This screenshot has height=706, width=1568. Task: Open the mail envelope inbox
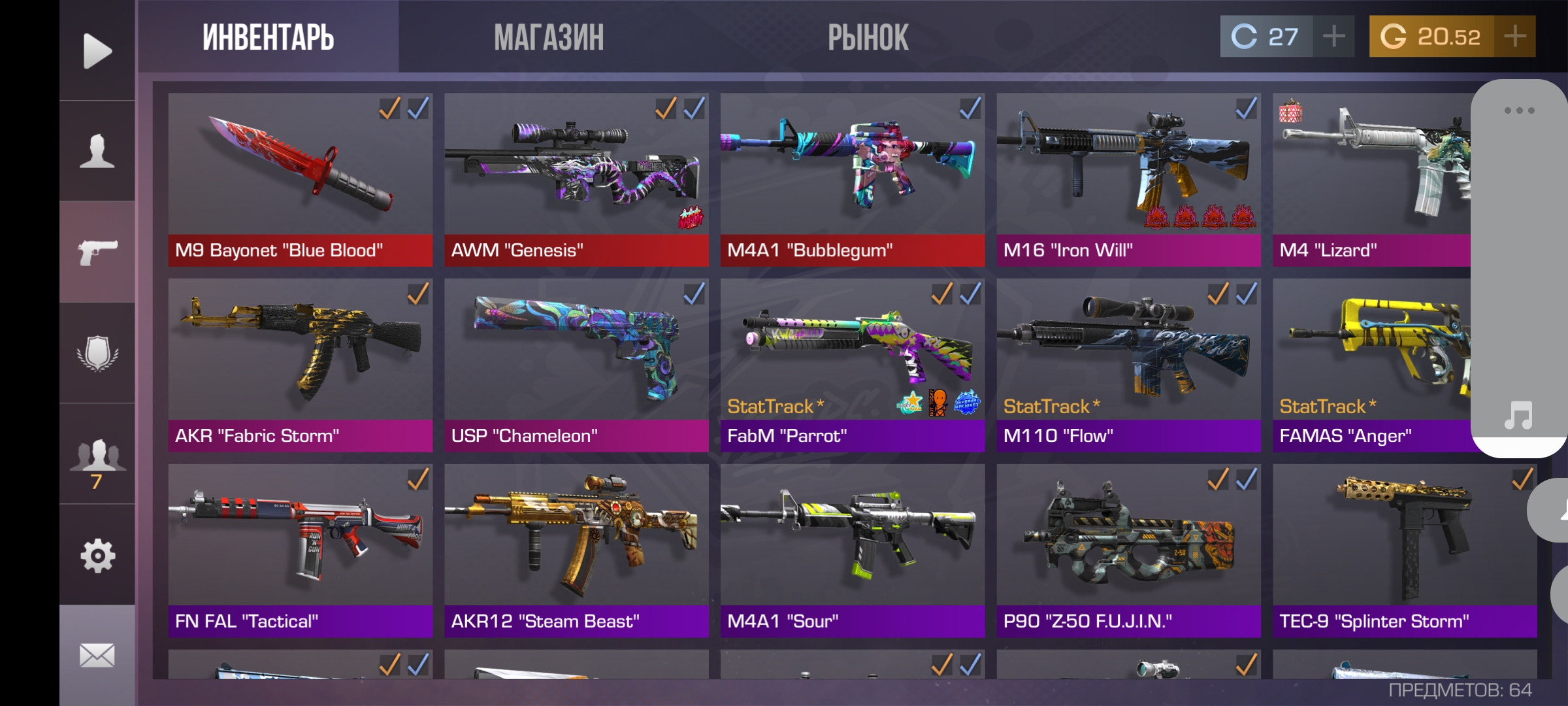[x=97, y=655]
